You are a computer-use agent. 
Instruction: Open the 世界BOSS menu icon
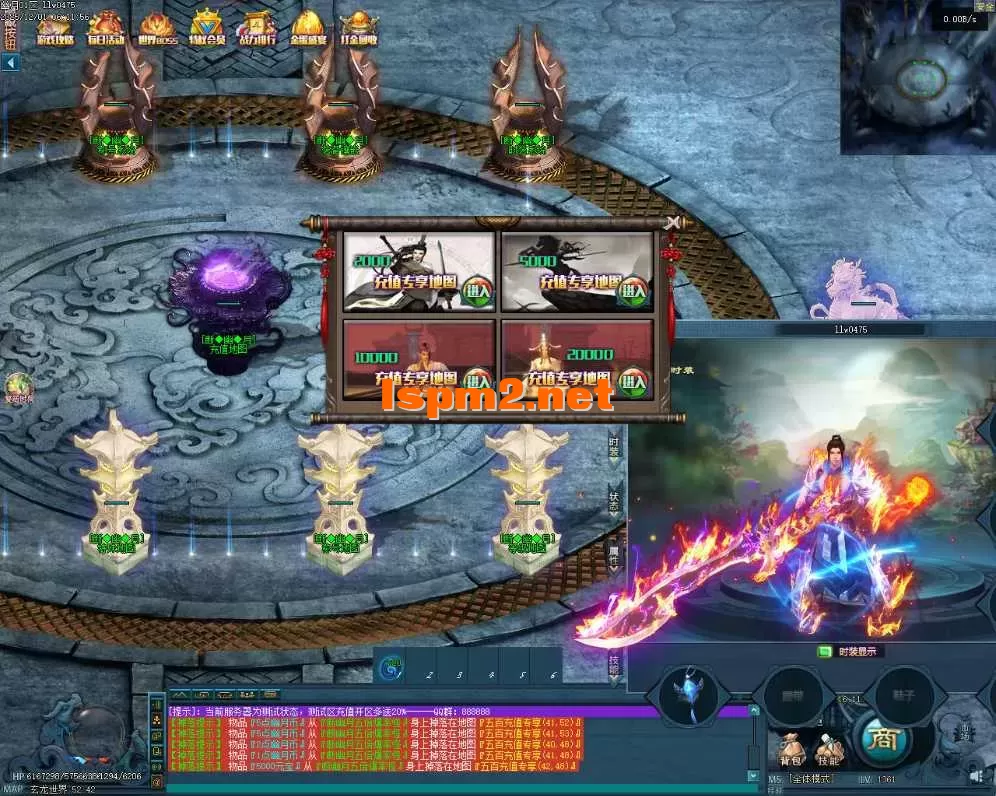coord(157,29)
